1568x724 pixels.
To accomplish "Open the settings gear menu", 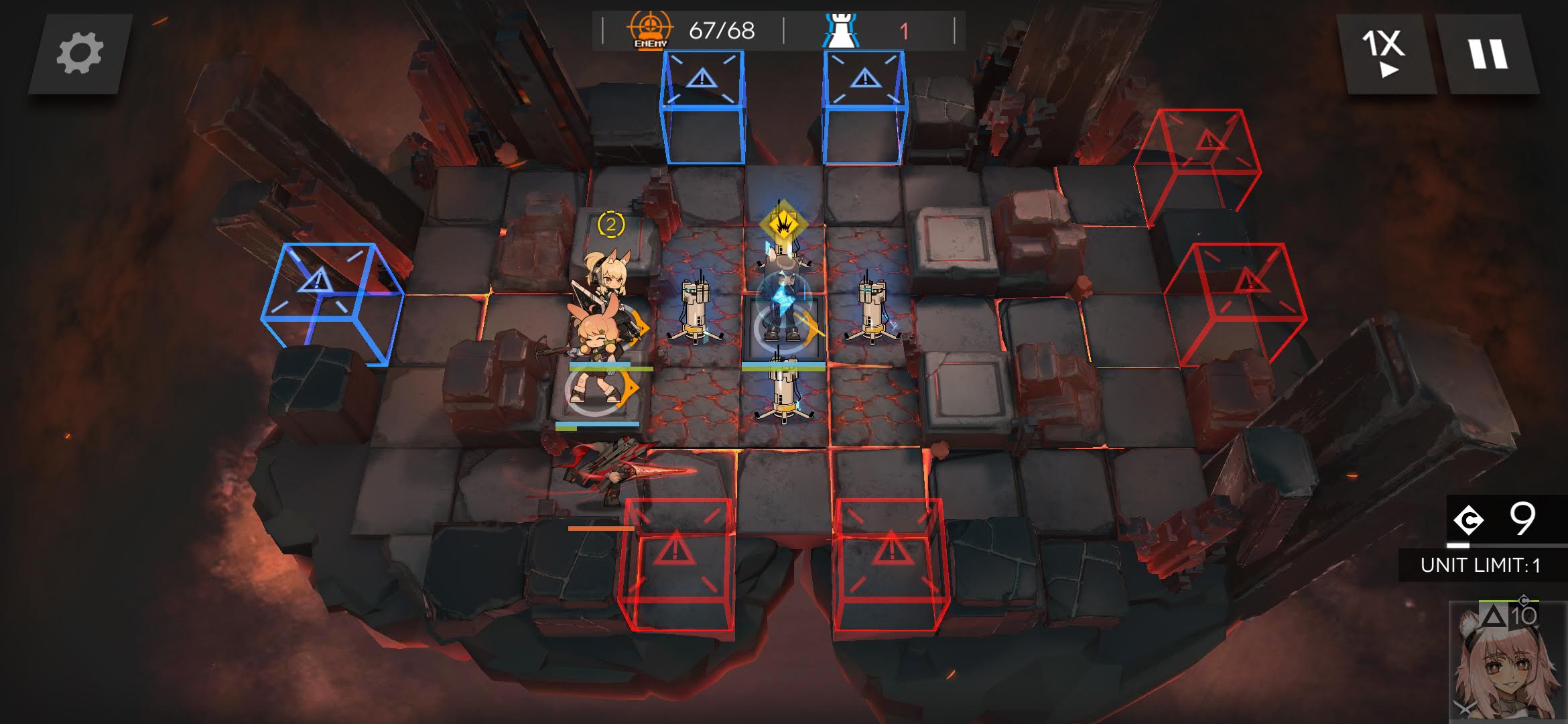I will [x=80, y=54].
